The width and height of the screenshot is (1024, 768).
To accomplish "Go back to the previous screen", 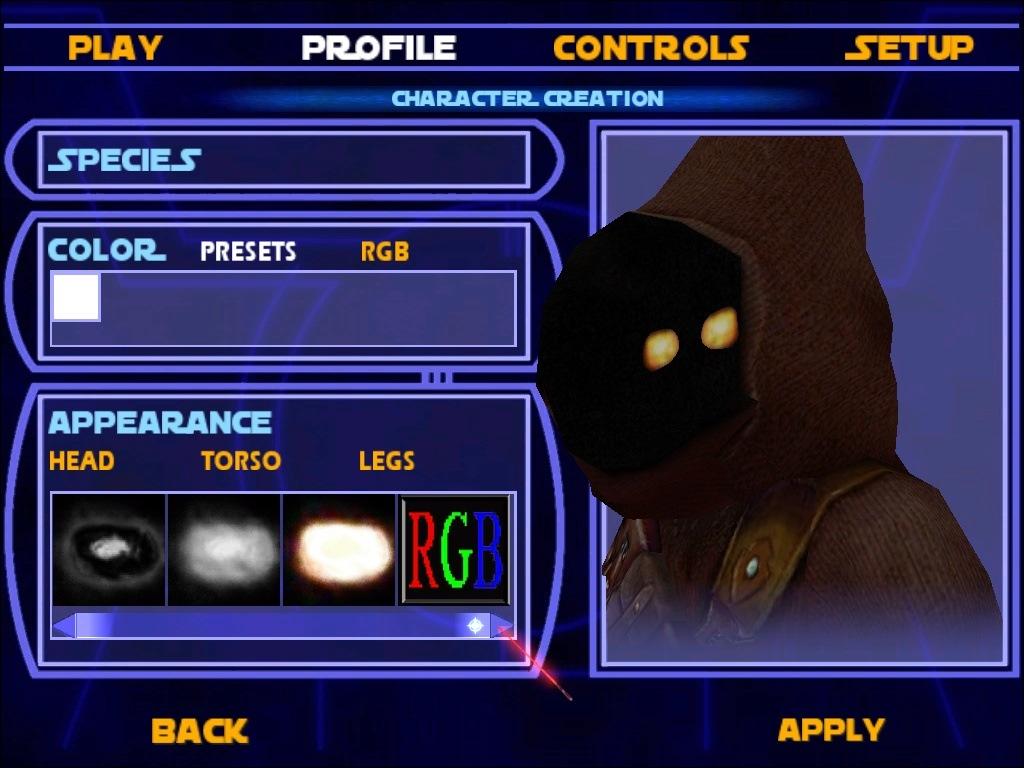I will (199, 730).
